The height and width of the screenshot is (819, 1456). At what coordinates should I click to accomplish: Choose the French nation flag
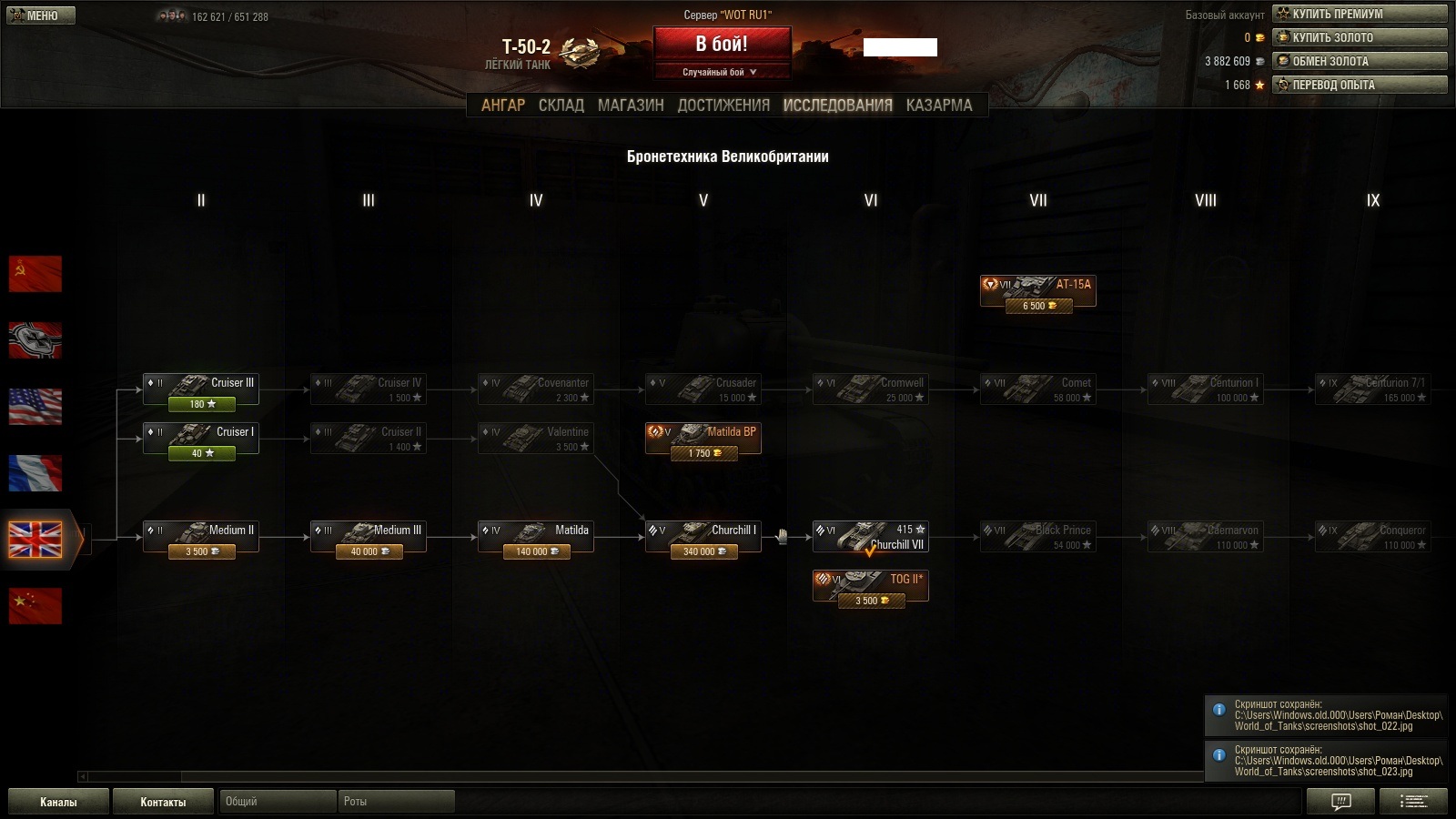pos(35,473)
